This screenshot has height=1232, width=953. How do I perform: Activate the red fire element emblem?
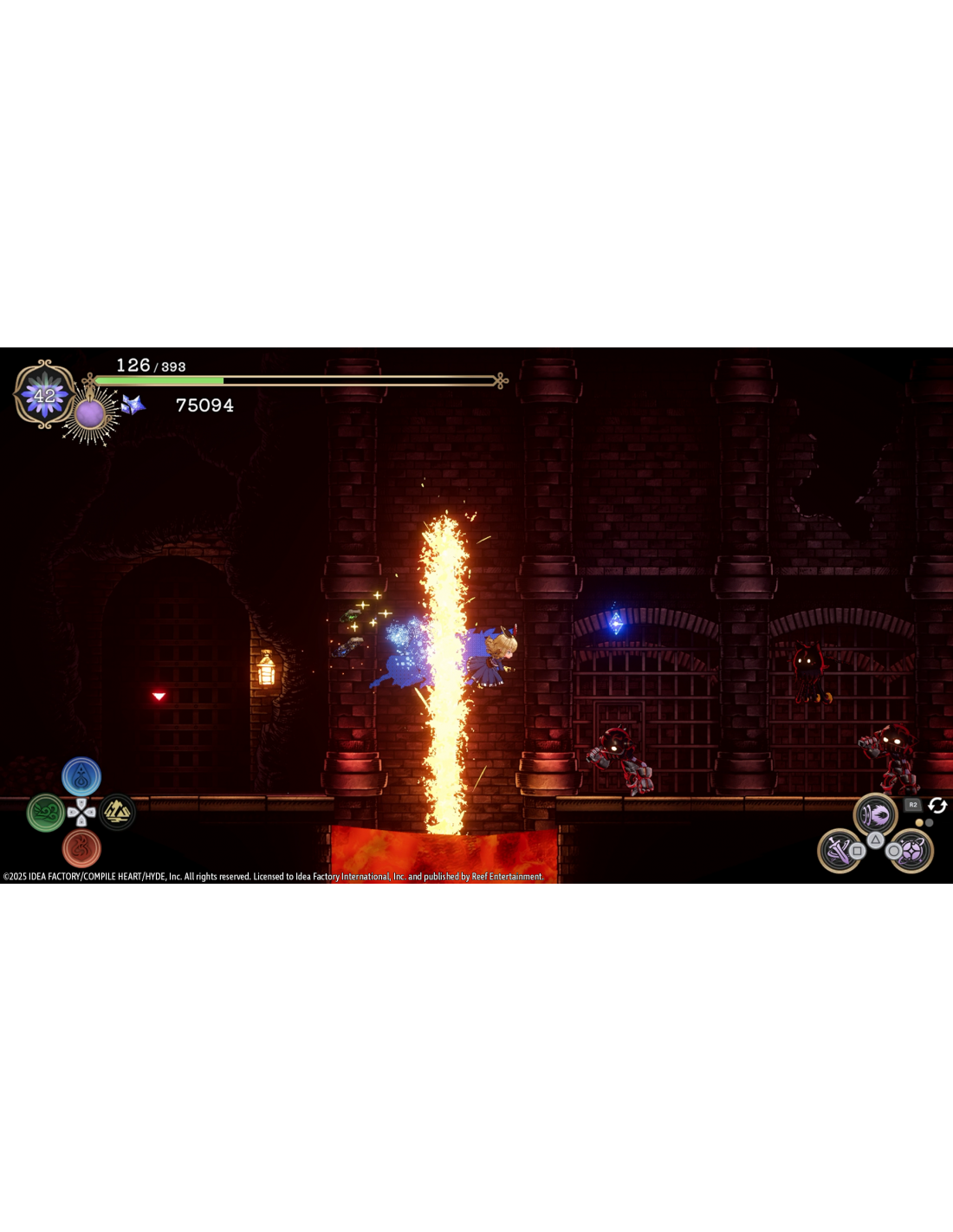point(81,848)
